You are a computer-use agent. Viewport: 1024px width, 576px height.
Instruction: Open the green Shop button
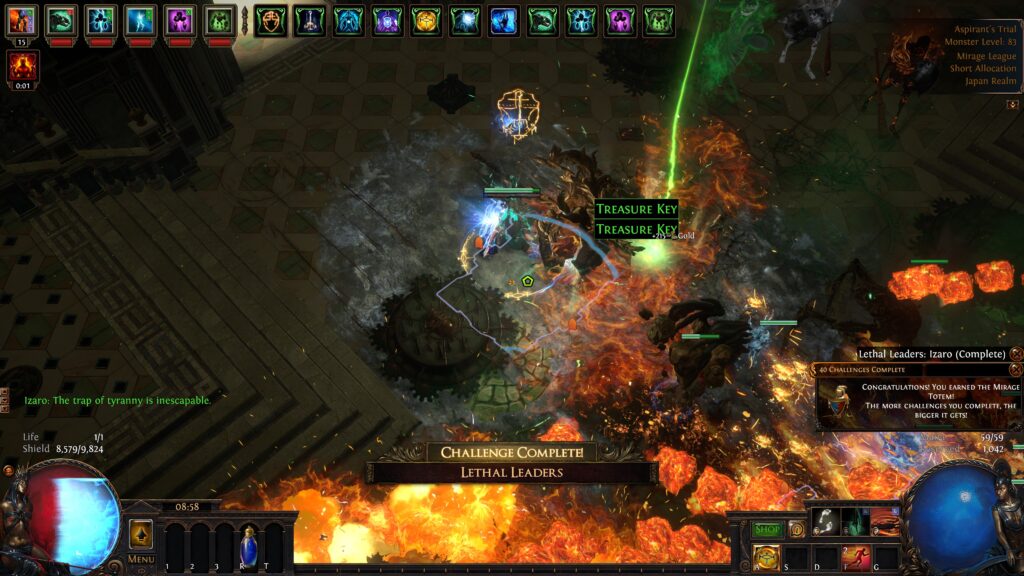[x=767, y=529]
